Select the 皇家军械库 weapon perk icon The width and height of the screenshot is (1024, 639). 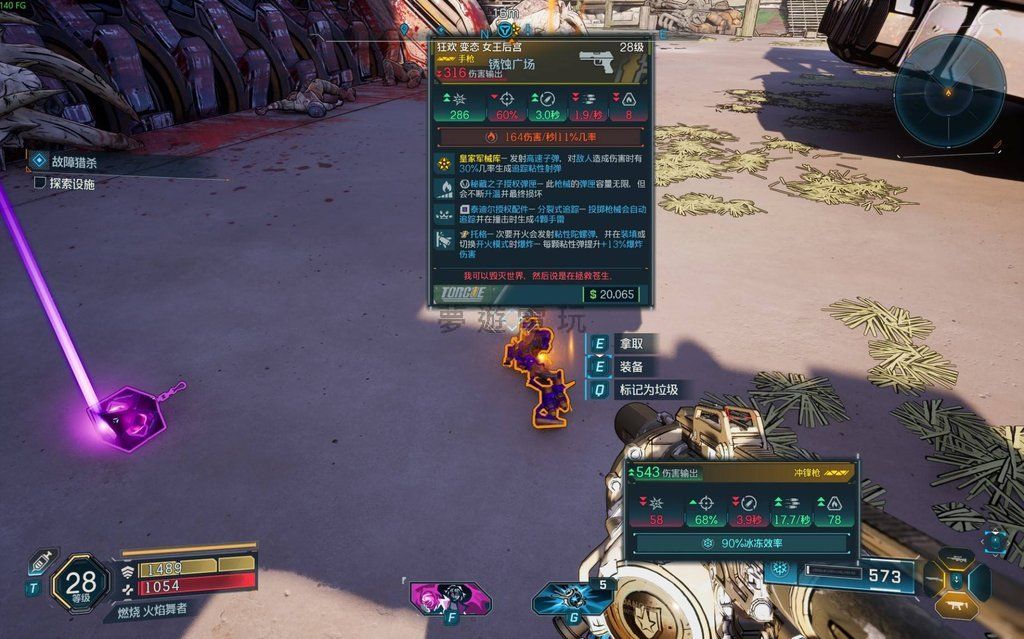pyautogui.click(x=445, y=163)
